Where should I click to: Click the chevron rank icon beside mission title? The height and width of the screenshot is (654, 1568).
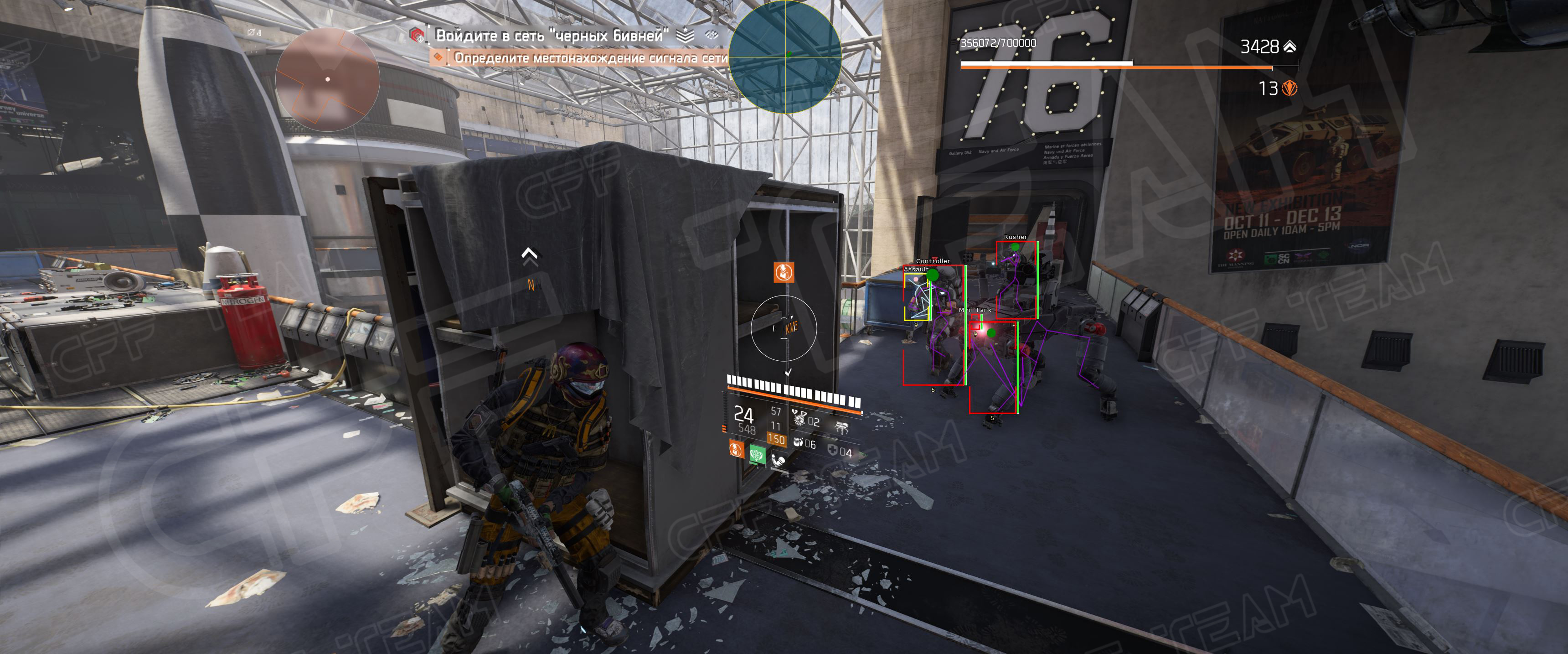tap(685, 35)
